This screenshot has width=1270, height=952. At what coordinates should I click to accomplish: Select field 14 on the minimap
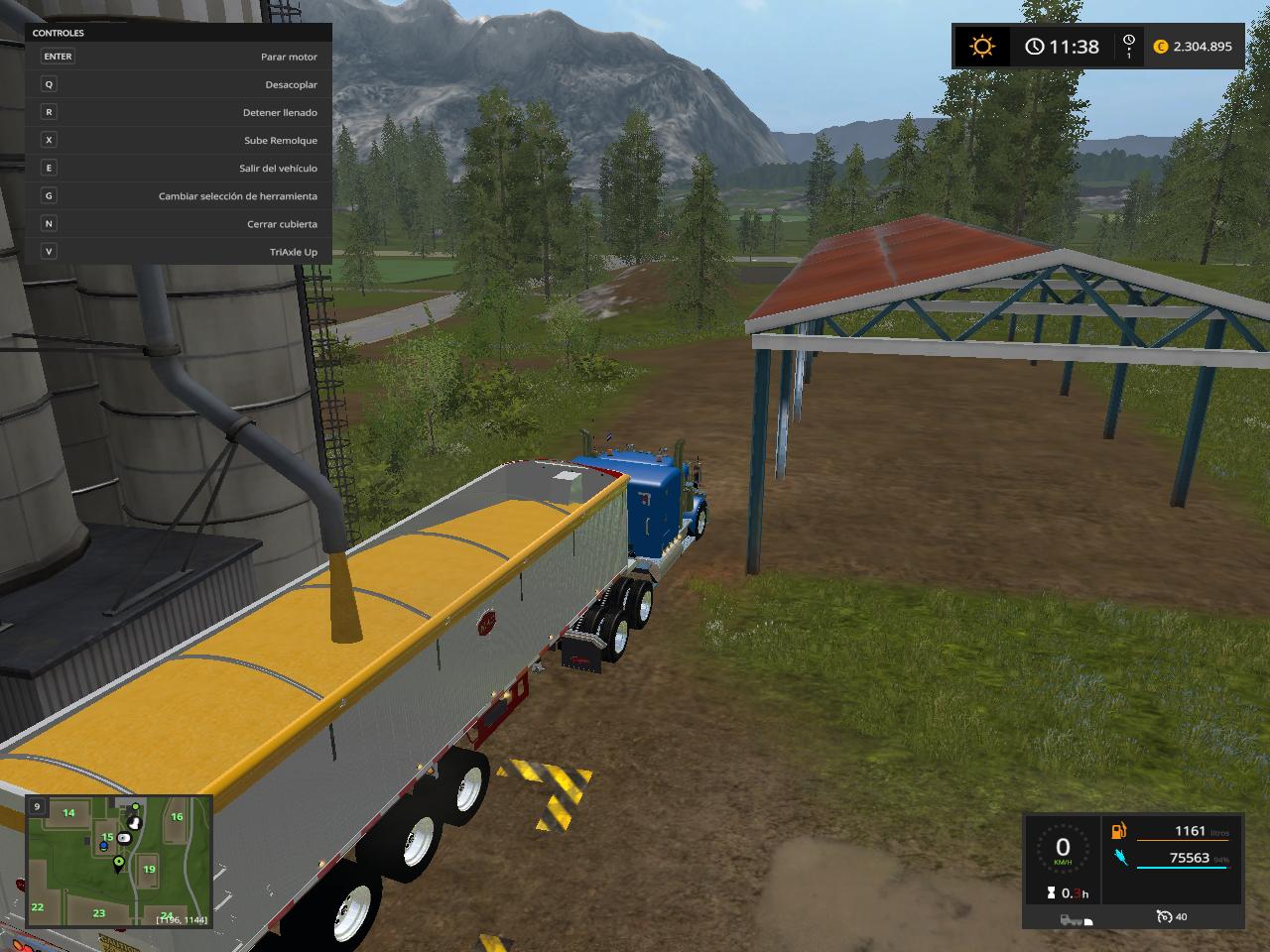tap(69, 813)
